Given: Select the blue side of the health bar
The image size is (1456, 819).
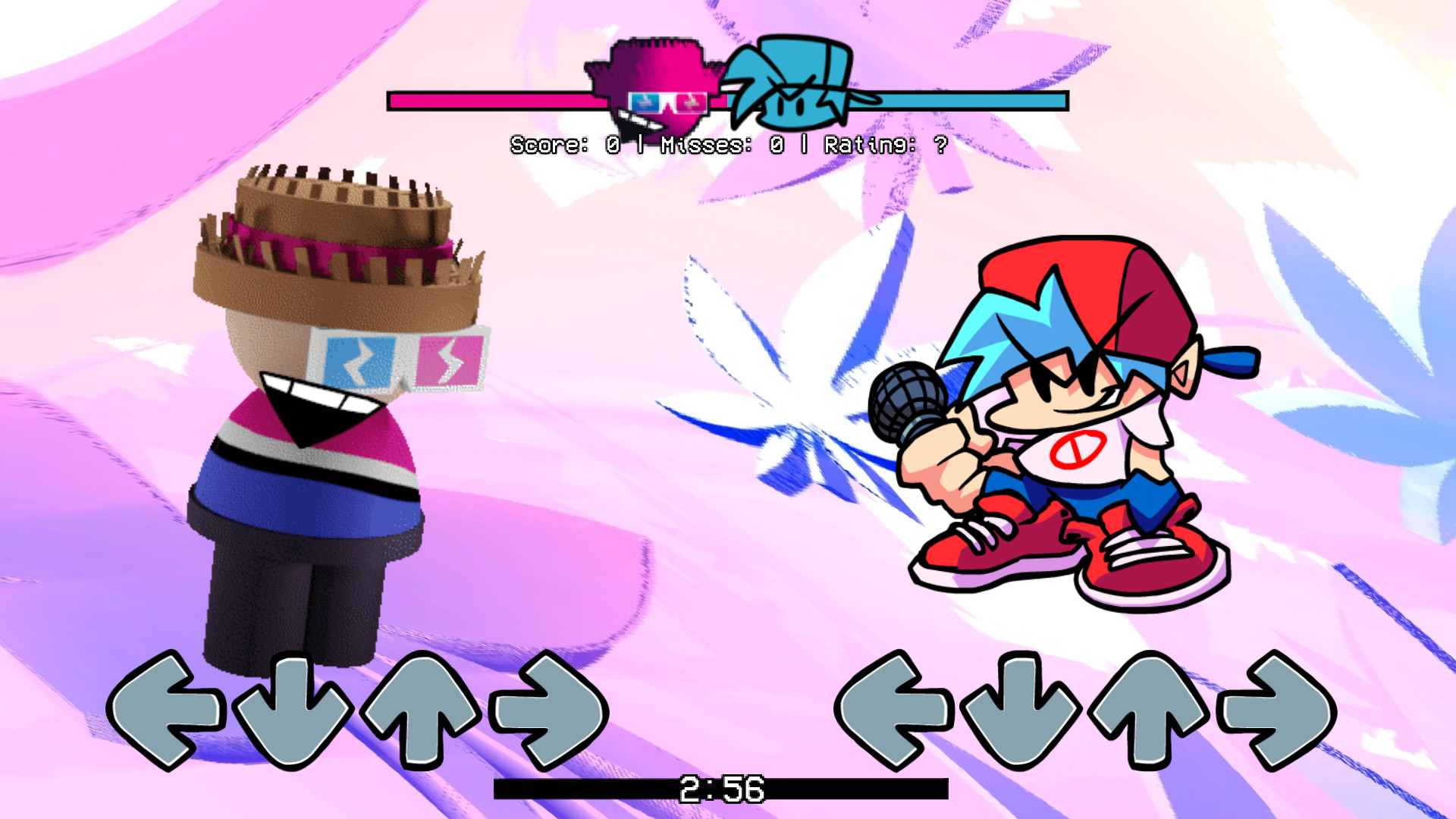Looking at the screenshot, I should click(x=971, y=99).
